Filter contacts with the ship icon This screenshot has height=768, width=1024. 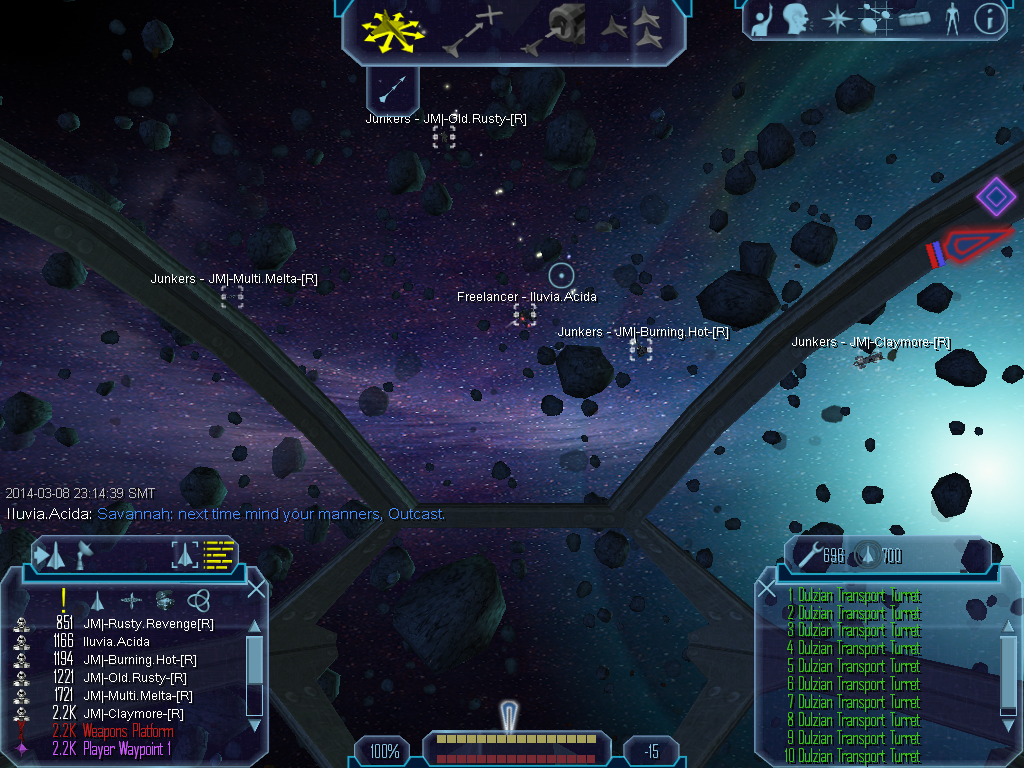[97, 600]
